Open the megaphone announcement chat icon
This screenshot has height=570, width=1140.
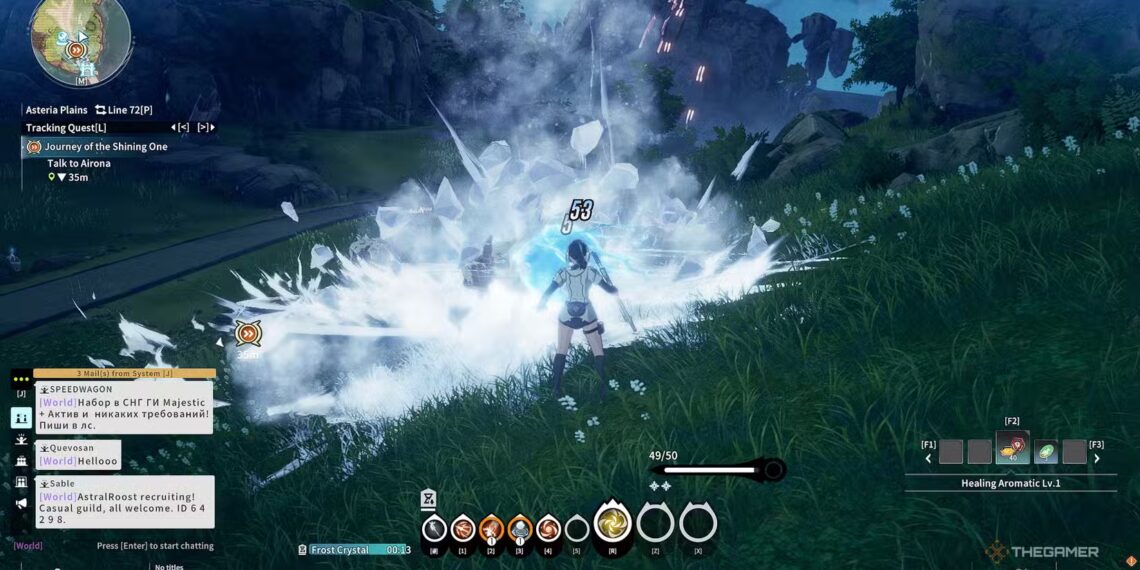pyautogui.click(x=21, y=503)
